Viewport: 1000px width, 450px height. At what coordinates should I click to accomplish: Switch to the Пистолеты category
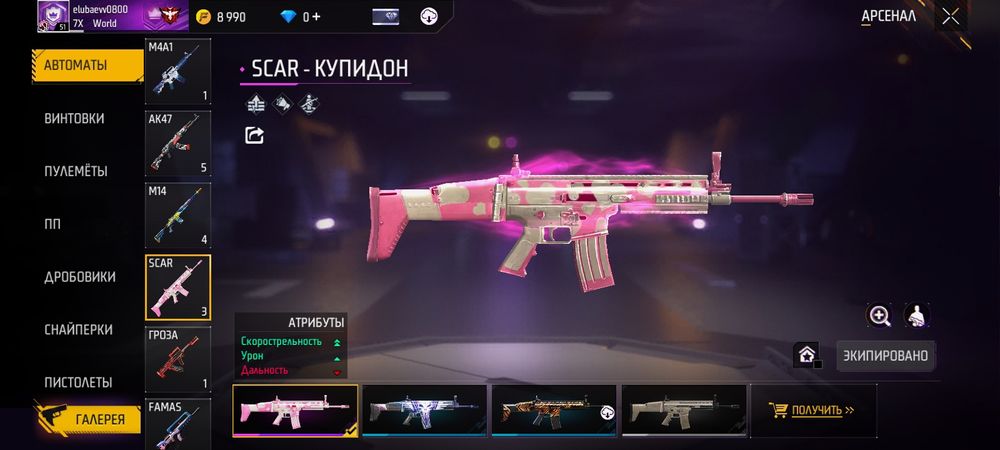coord(78,382)
